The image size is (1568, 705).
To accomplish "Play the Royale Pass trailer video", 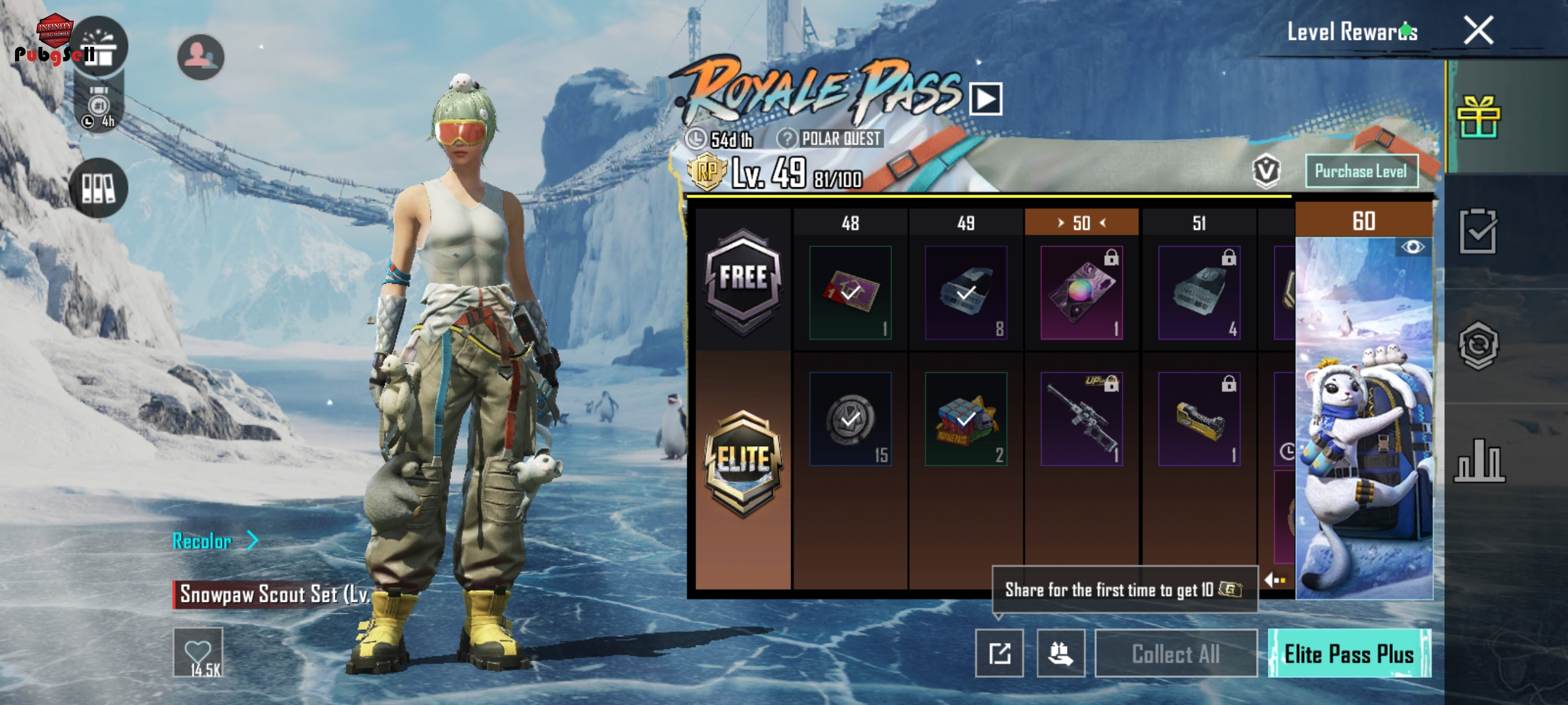I will (x=985, y=99).
